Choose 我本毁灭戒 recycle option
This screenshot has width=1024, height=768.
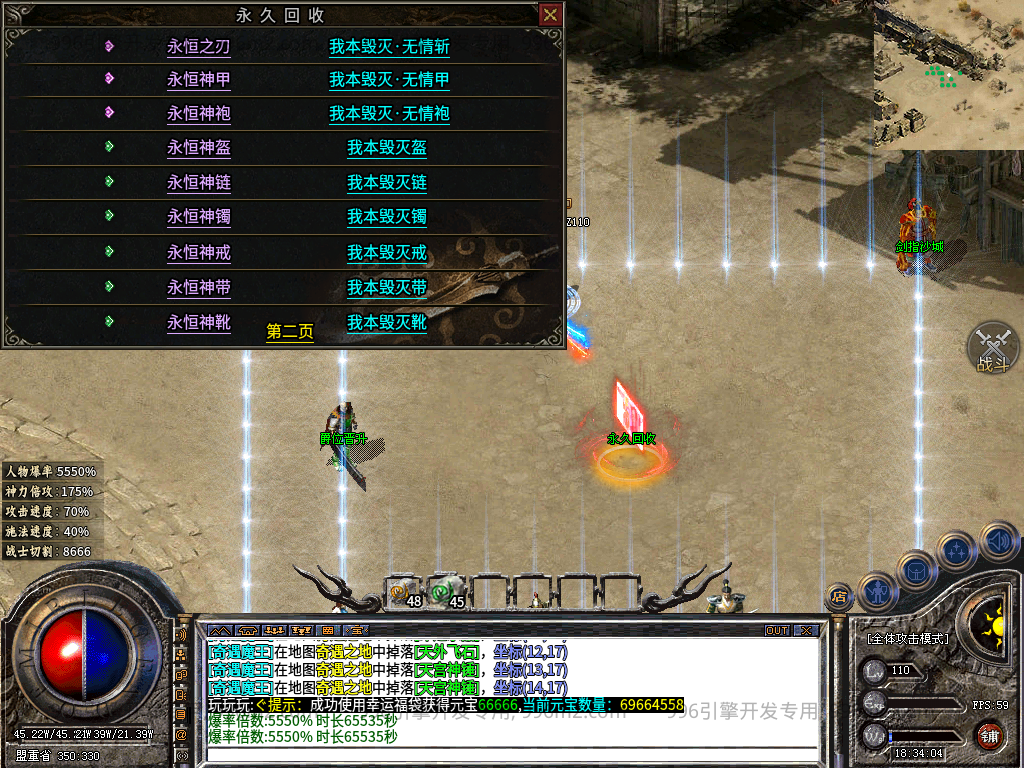click(387, 253)
